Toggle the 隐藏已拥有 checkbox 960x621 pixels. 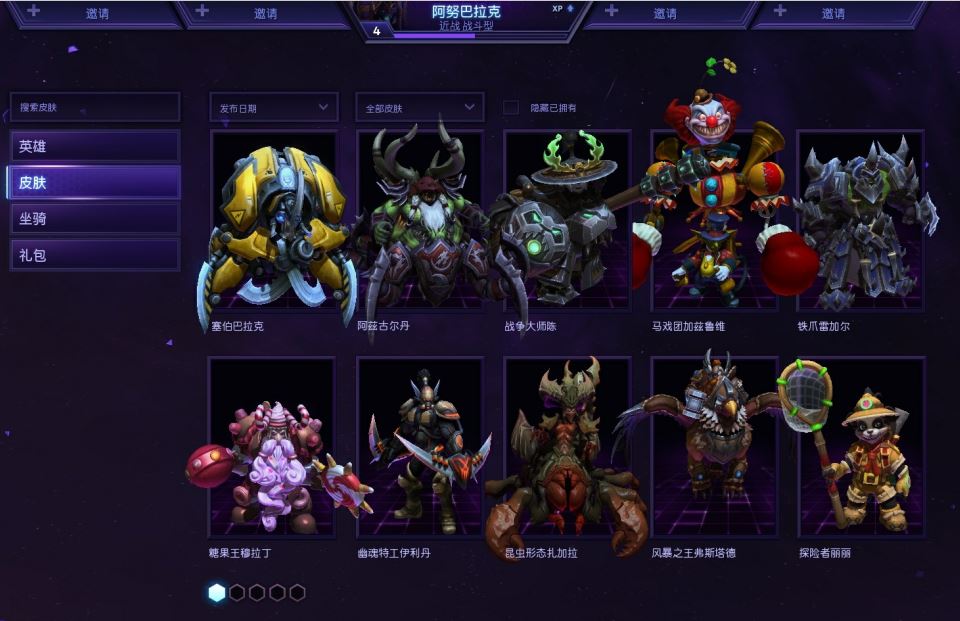[511, 108]
